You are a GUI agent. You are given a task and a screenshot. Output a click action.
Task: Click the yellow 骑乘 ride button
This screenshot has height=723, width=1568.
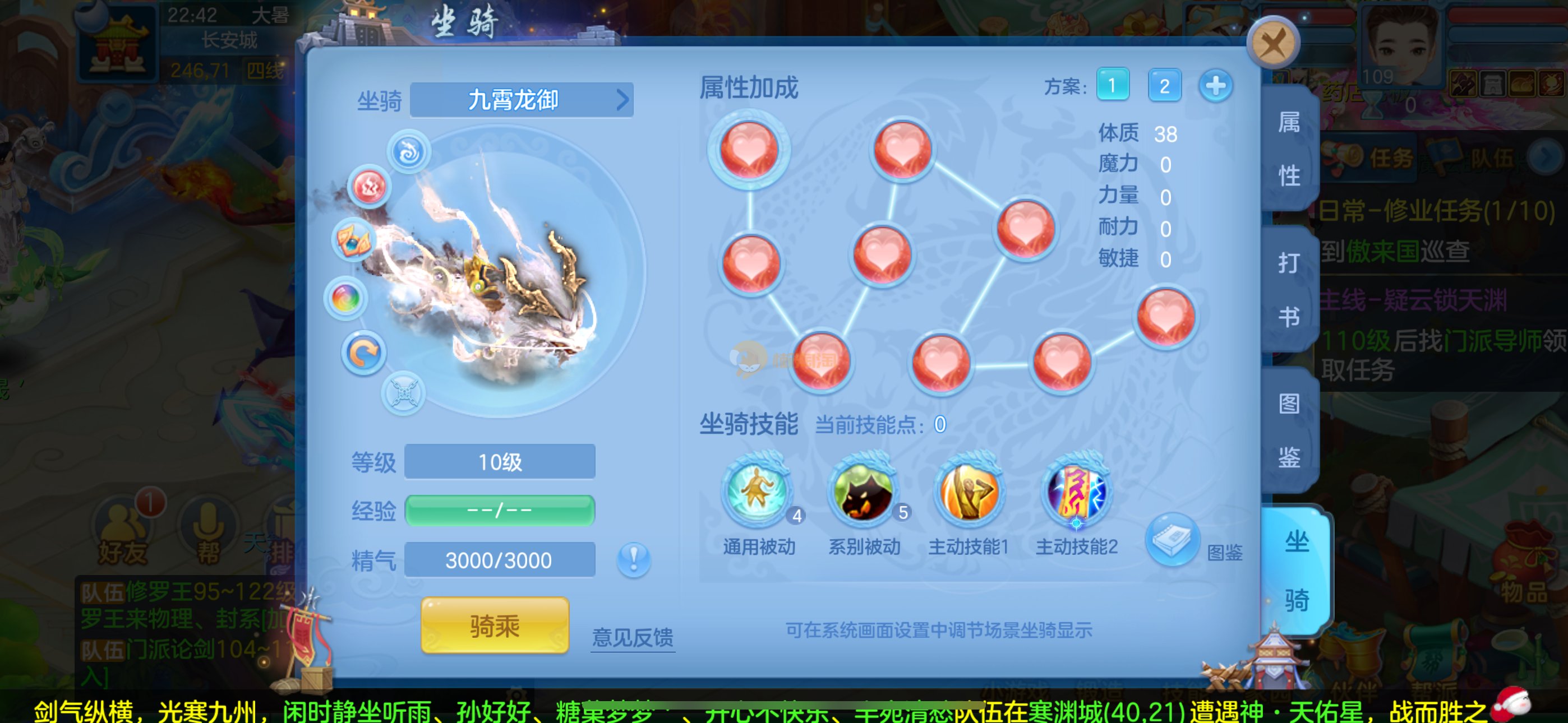tap(494, 625)
